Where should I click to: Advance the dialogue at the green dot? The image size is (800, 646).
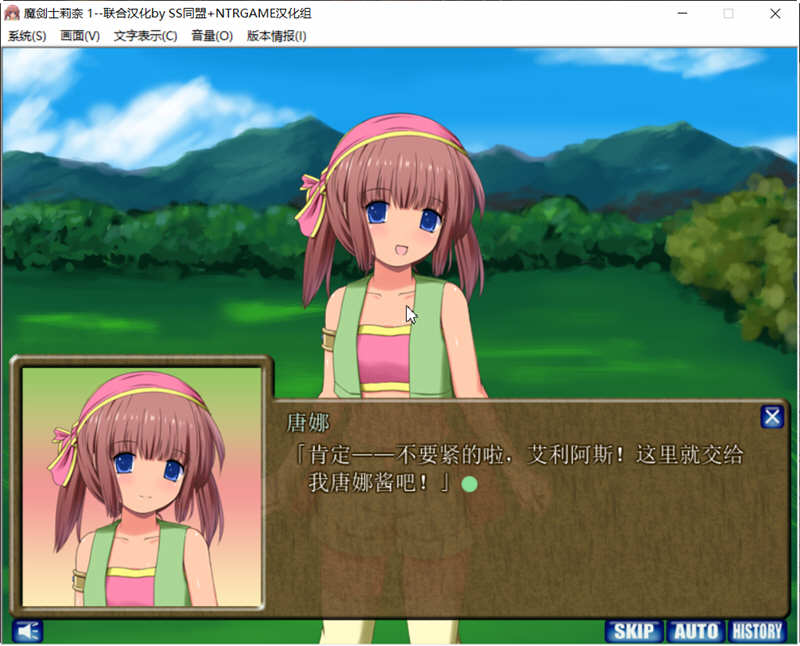[x=469, y=484]
